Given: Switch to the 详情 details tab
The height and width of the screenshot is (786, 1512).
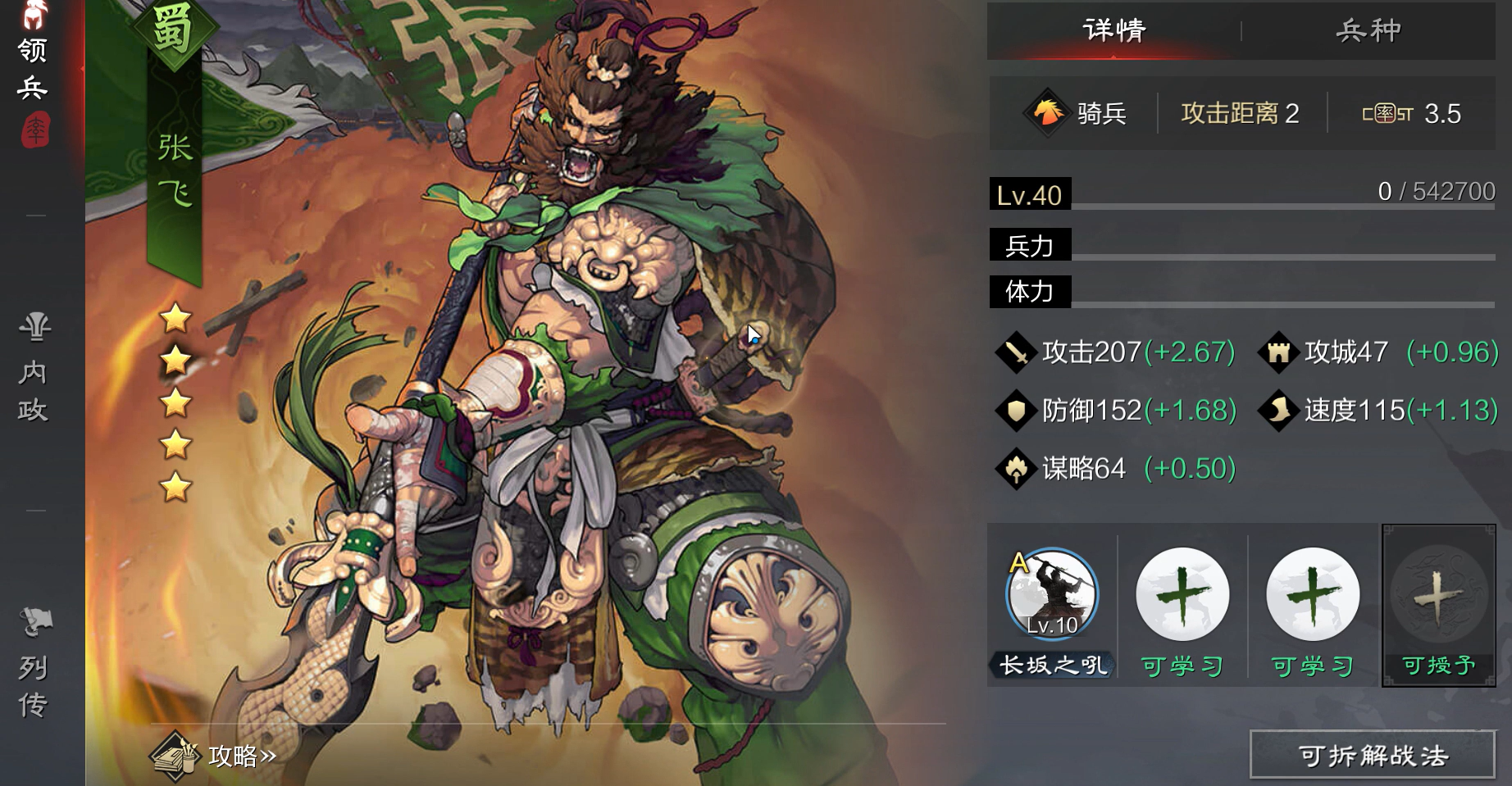Looking at the screenshot, I should coord(1114,31).
